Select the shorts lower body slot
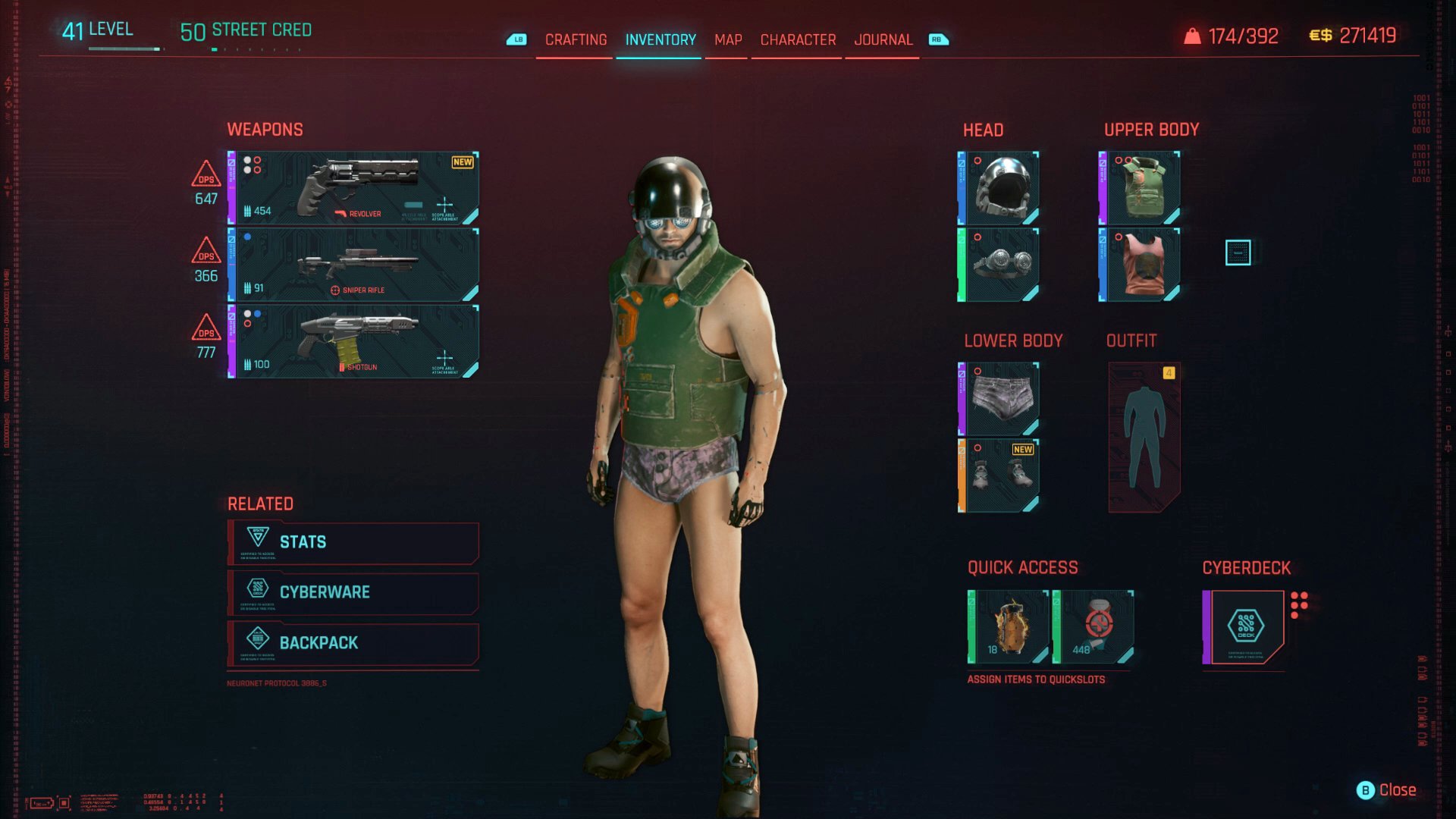1456x819 pixels. click(x=999, y=399)
